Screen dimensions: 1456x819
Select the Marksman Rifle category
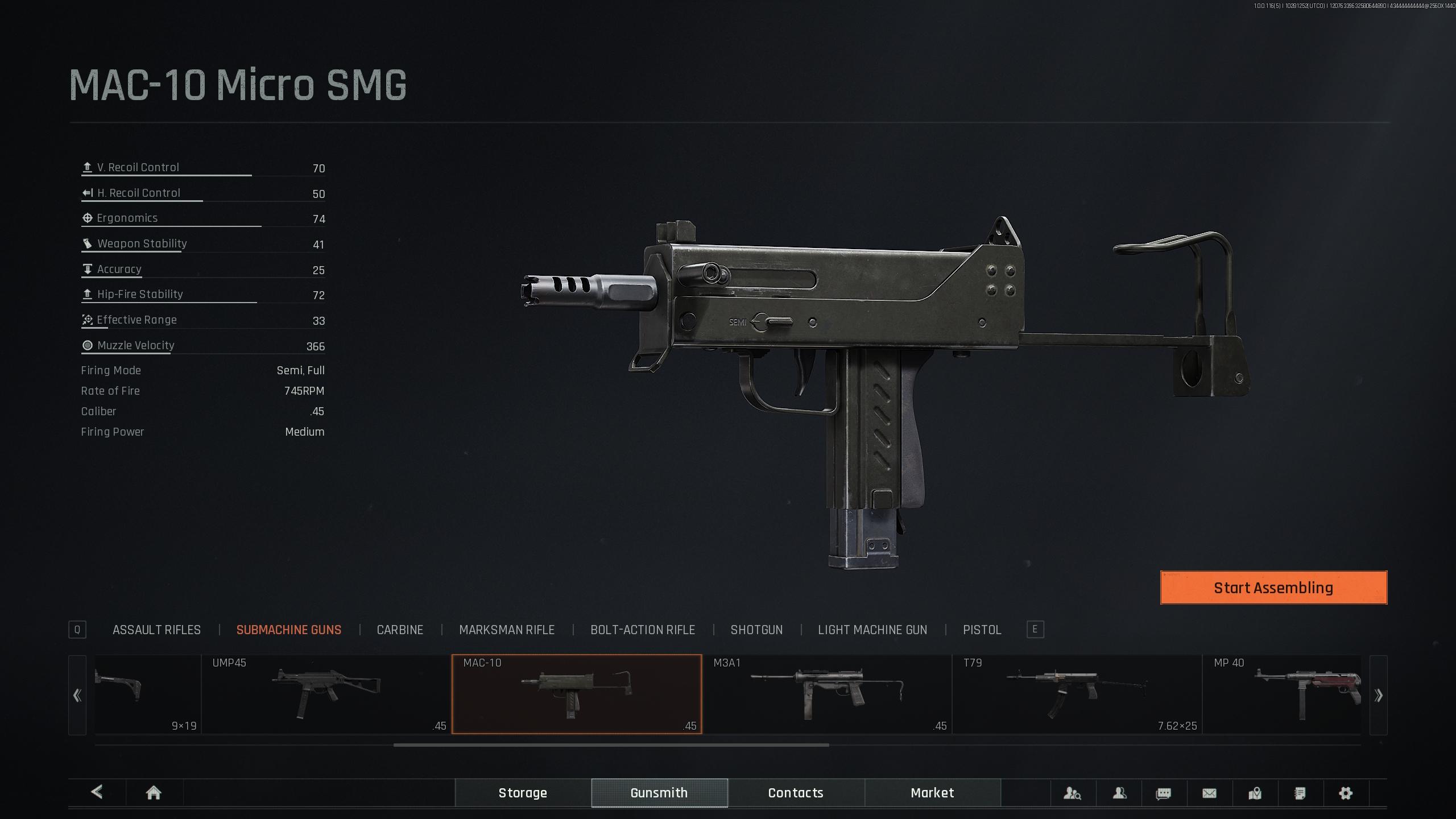coord(506,630)
